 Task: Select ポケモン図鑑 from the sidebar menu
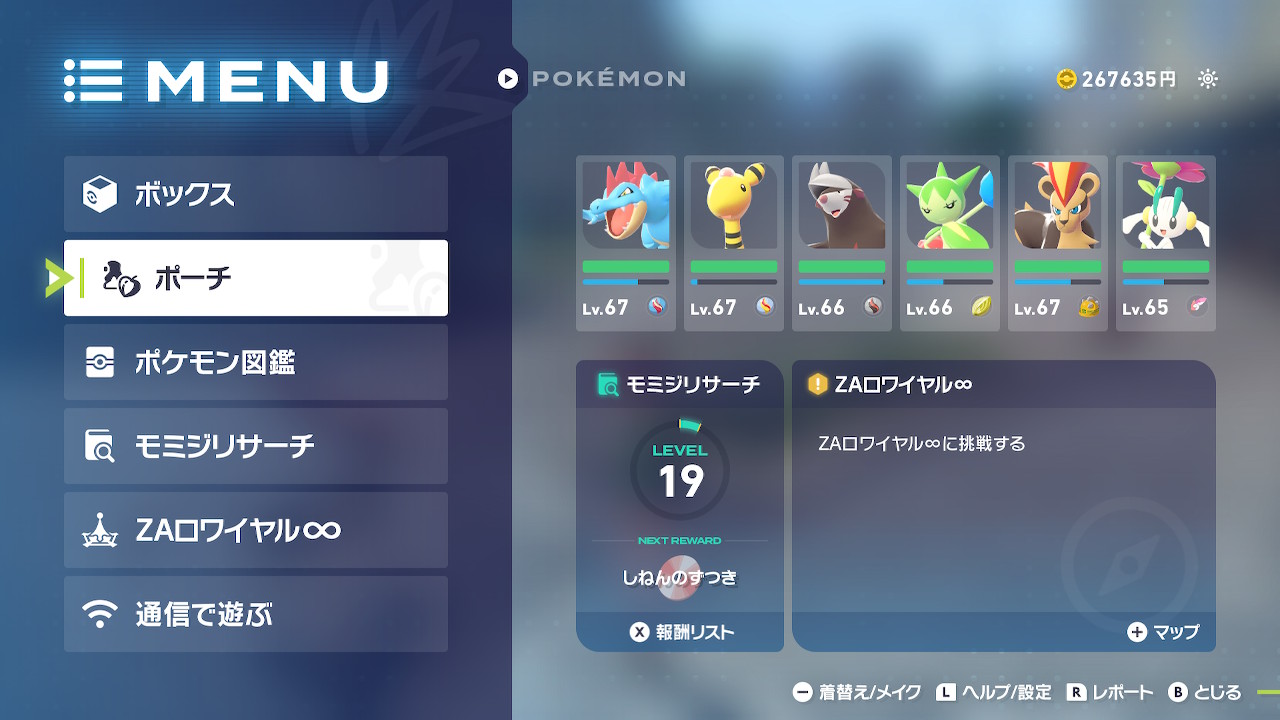pyautogui.click(x=255, y=361)
